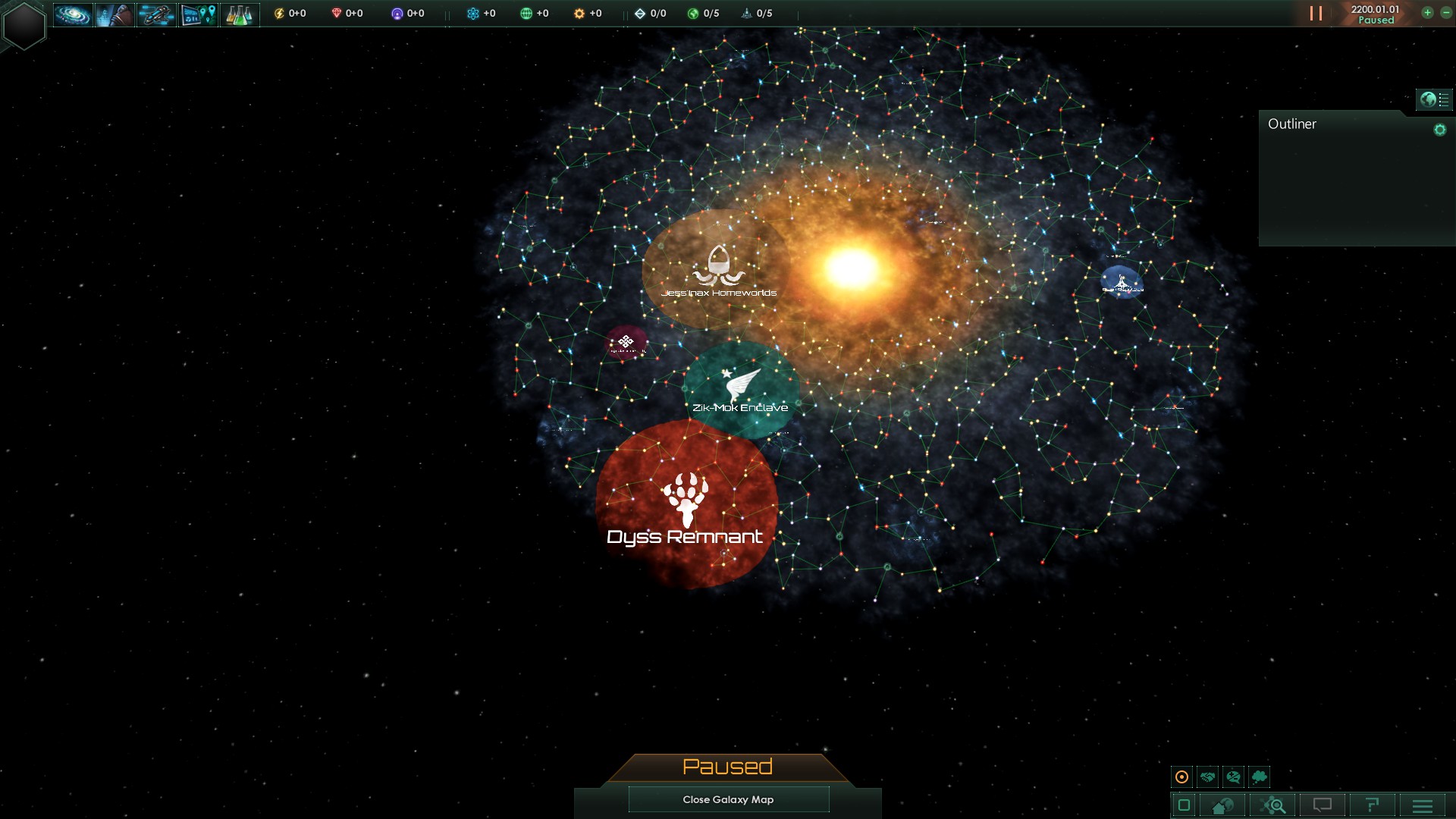Open the chat speech bubble button
Screen dimensions: 1456x819
point(1323,805)
